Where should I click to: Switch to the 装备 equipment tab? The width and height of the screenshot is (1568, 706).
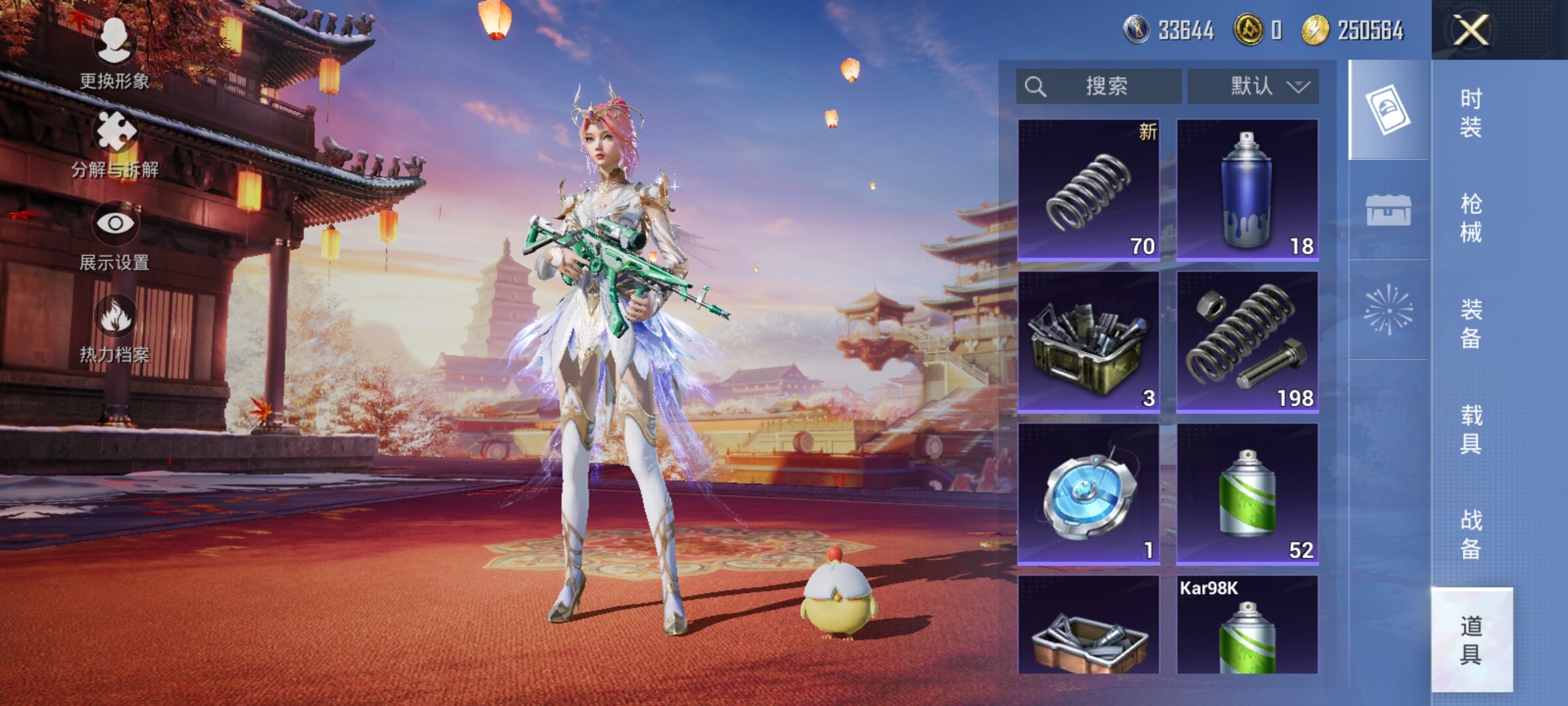(1471, 324)
